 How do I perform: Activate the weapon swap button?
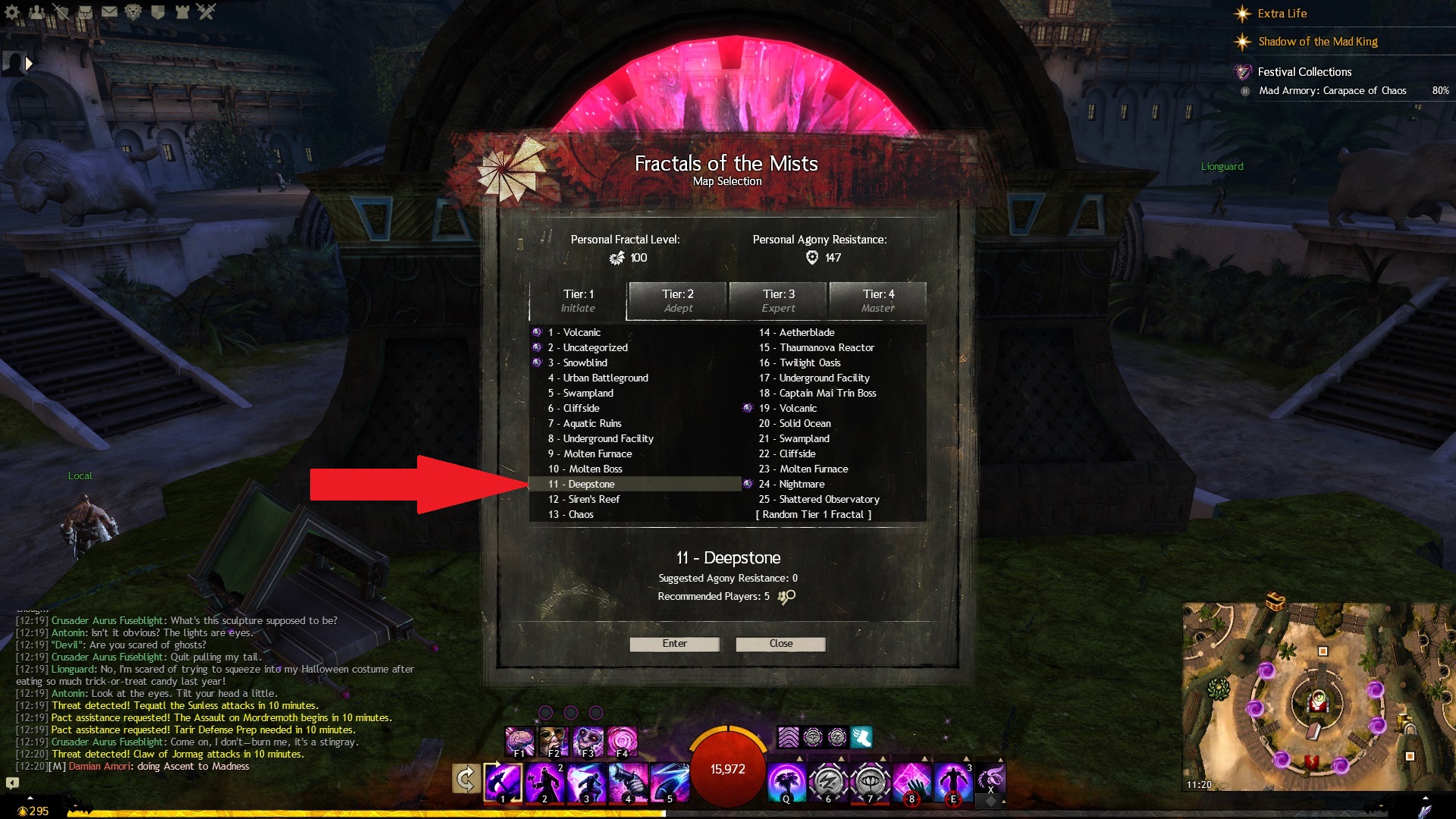pyautogui.click(x=466, y=779)
